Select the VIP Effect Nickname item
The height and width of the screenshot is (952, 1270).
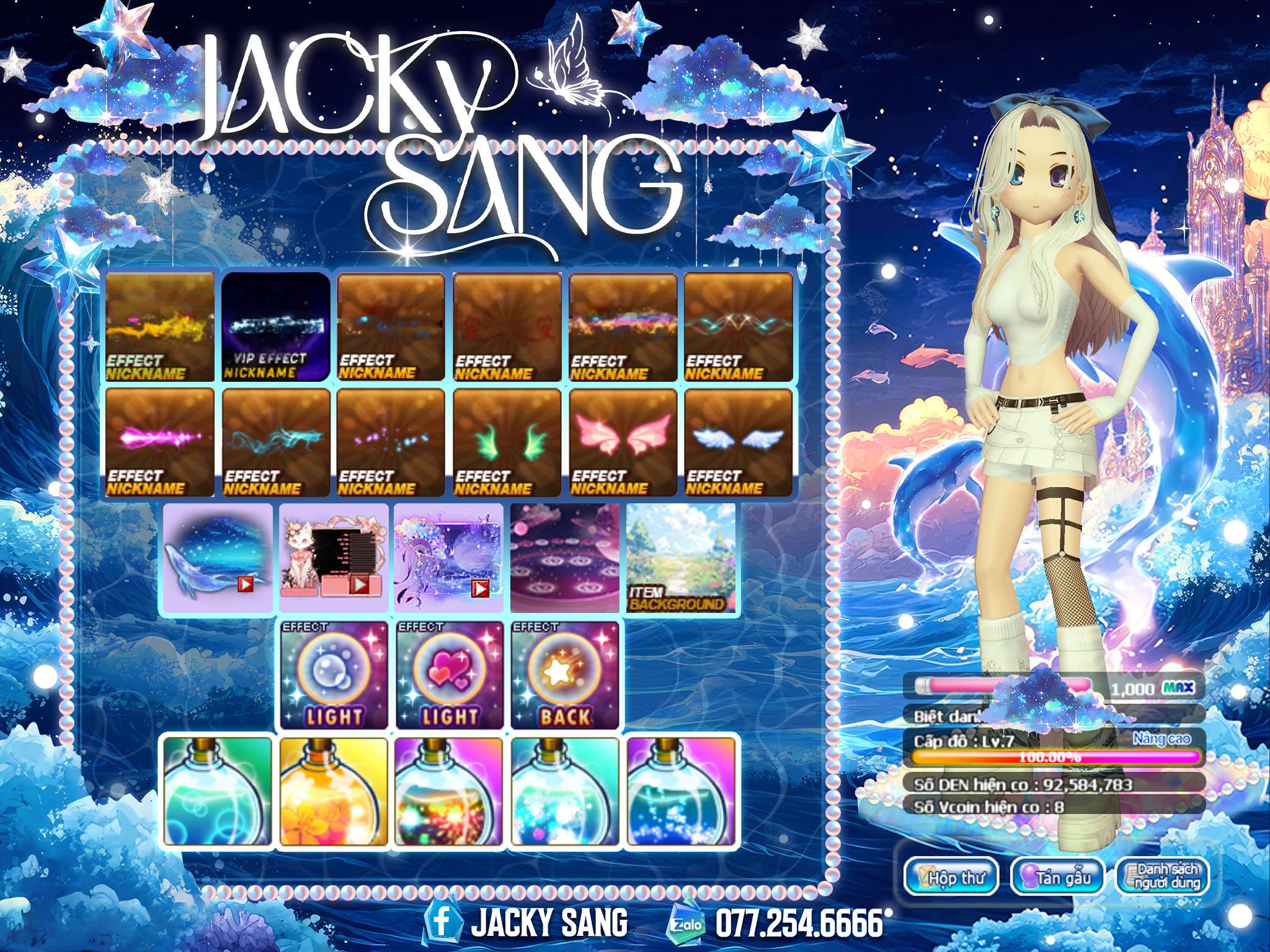click(x=276, y=327)
